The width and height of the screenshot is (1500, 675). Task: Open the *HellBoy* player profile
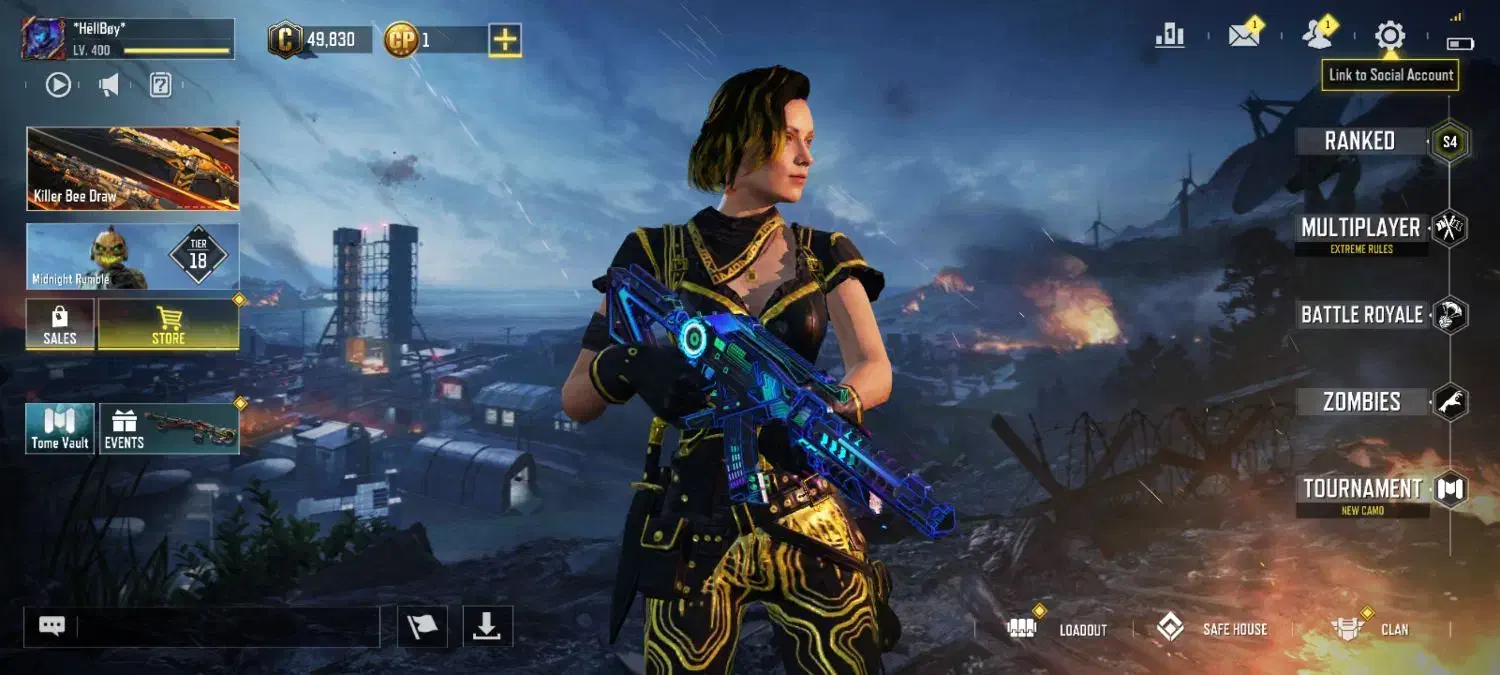click(128, 39)
